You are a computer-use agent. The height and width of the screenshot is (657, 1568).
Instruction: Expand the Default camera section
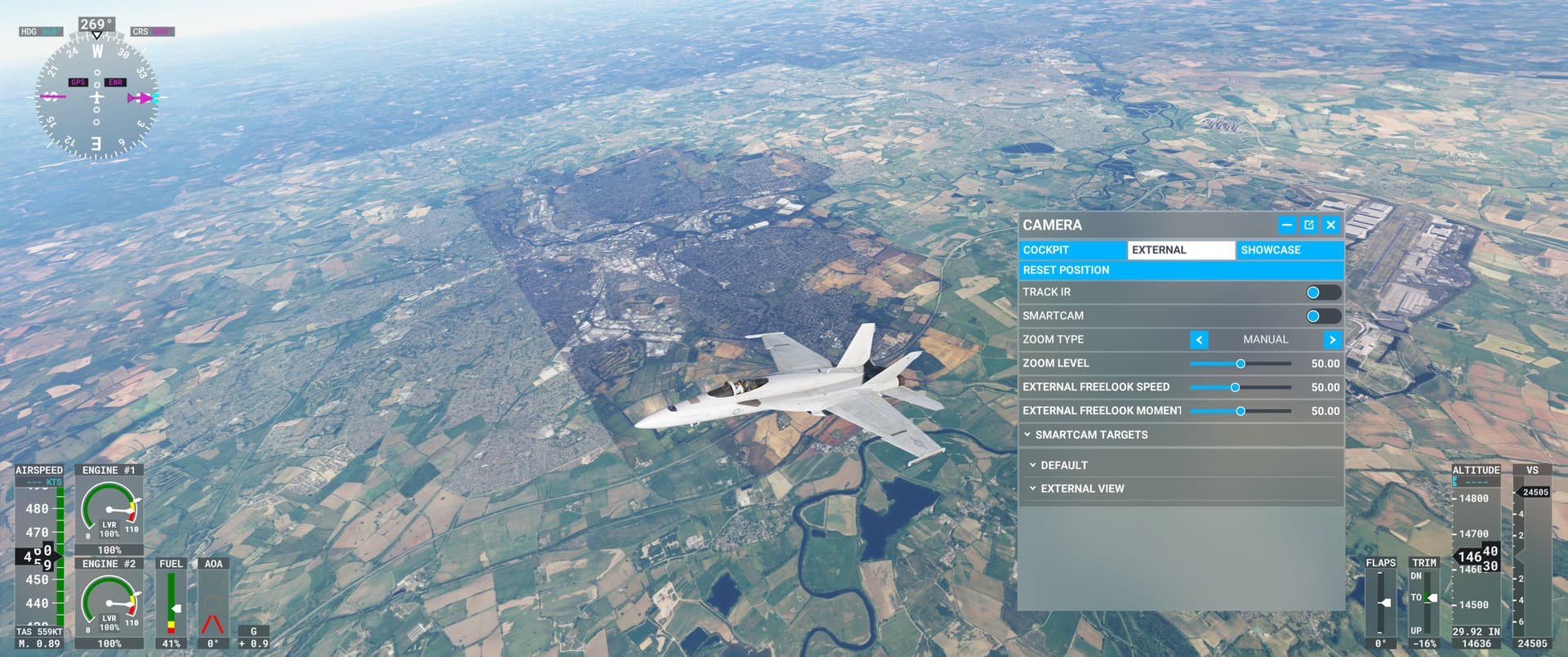tap(1063, 465)
